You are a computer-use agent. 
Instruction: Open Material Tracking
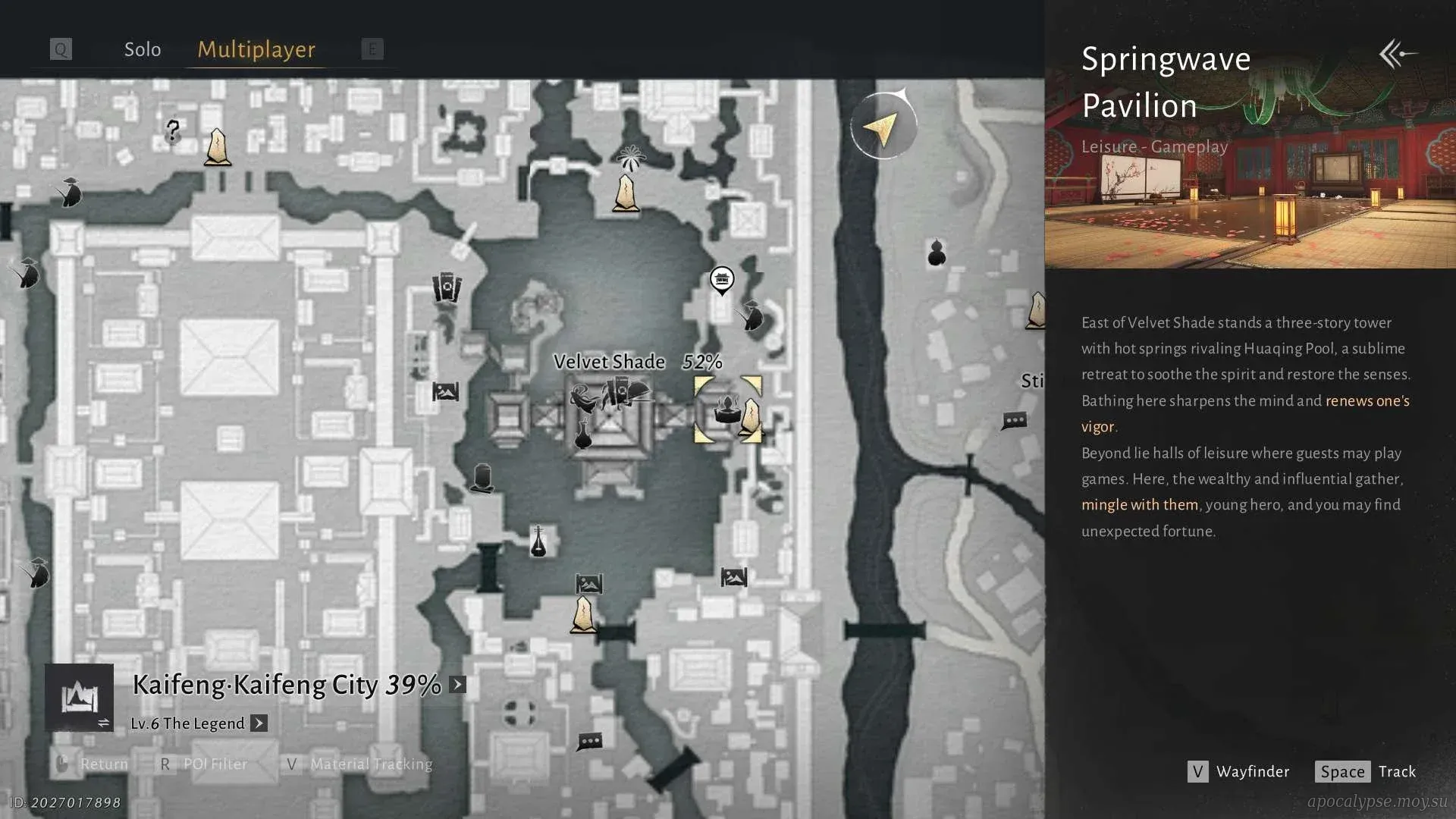pyautogui.click(x=359, y=764)
